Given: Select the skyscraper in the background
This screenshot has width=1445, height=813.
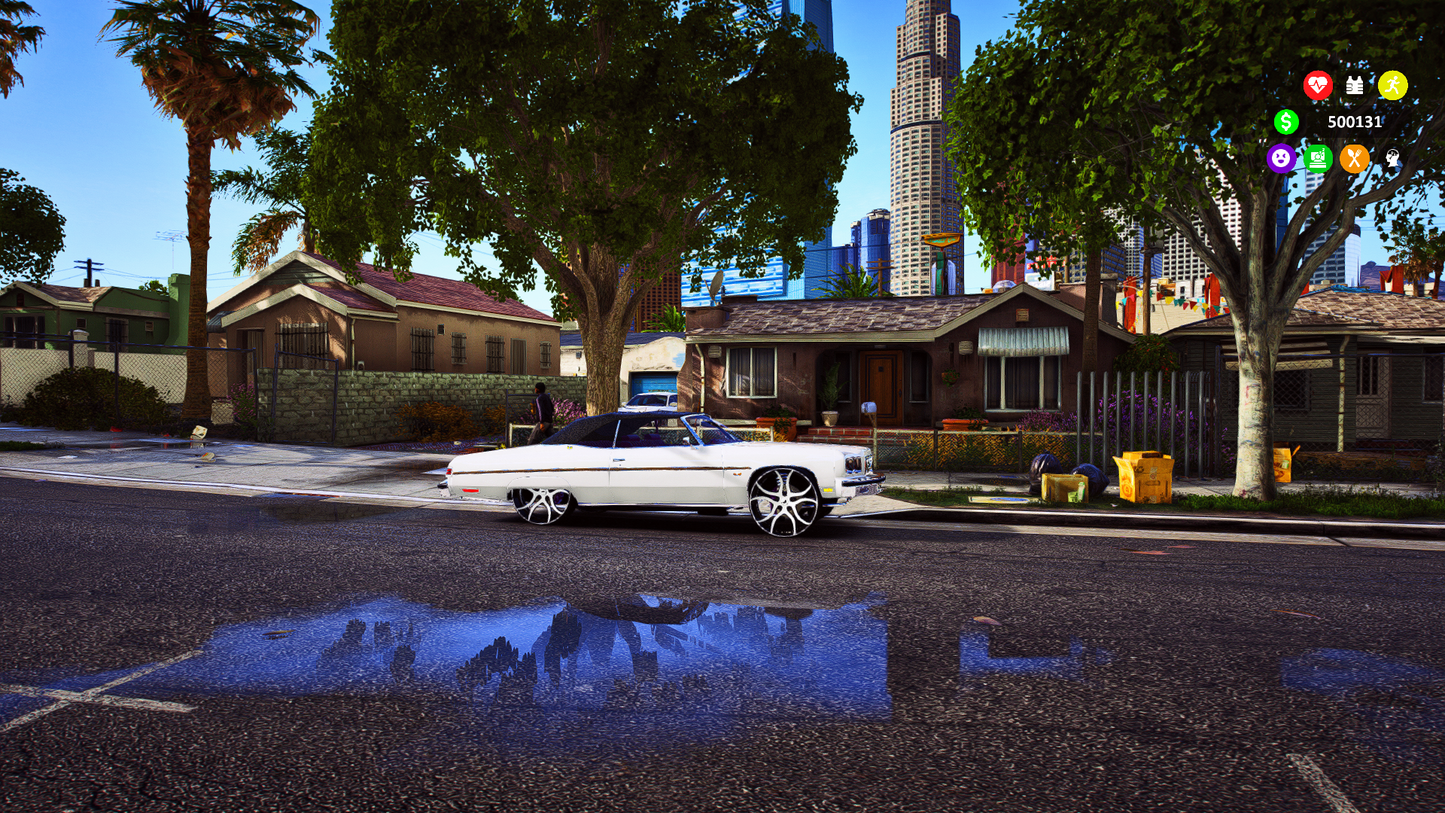Looking at the screenshot, I should pos(918,110).
